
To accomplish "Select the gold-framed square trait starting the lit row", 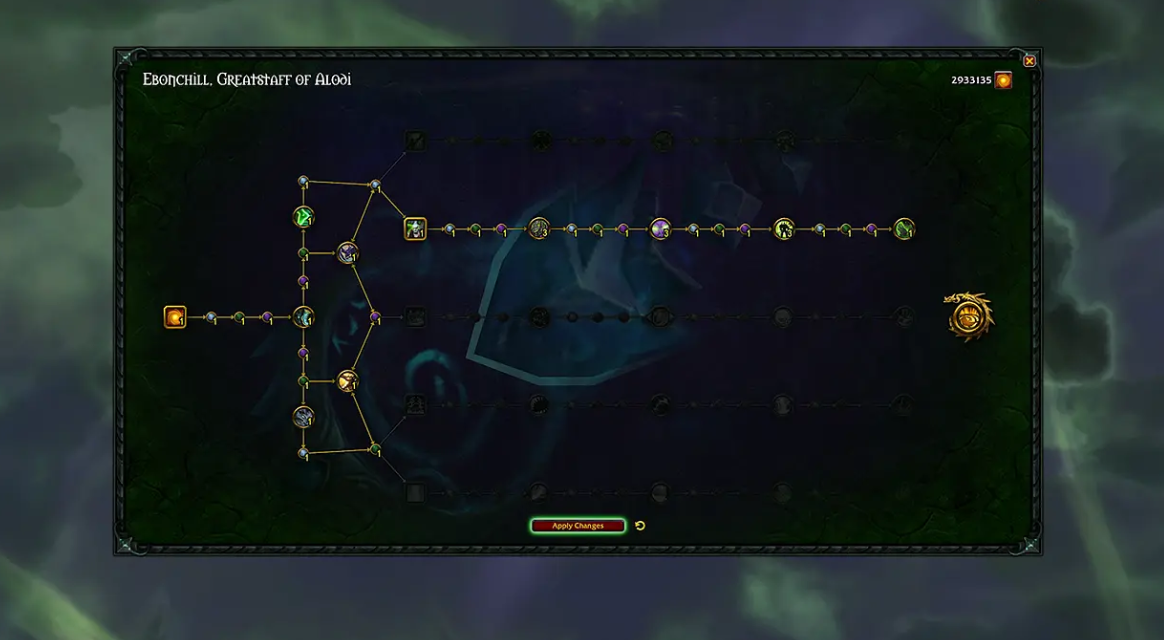I will click(415, 229).
